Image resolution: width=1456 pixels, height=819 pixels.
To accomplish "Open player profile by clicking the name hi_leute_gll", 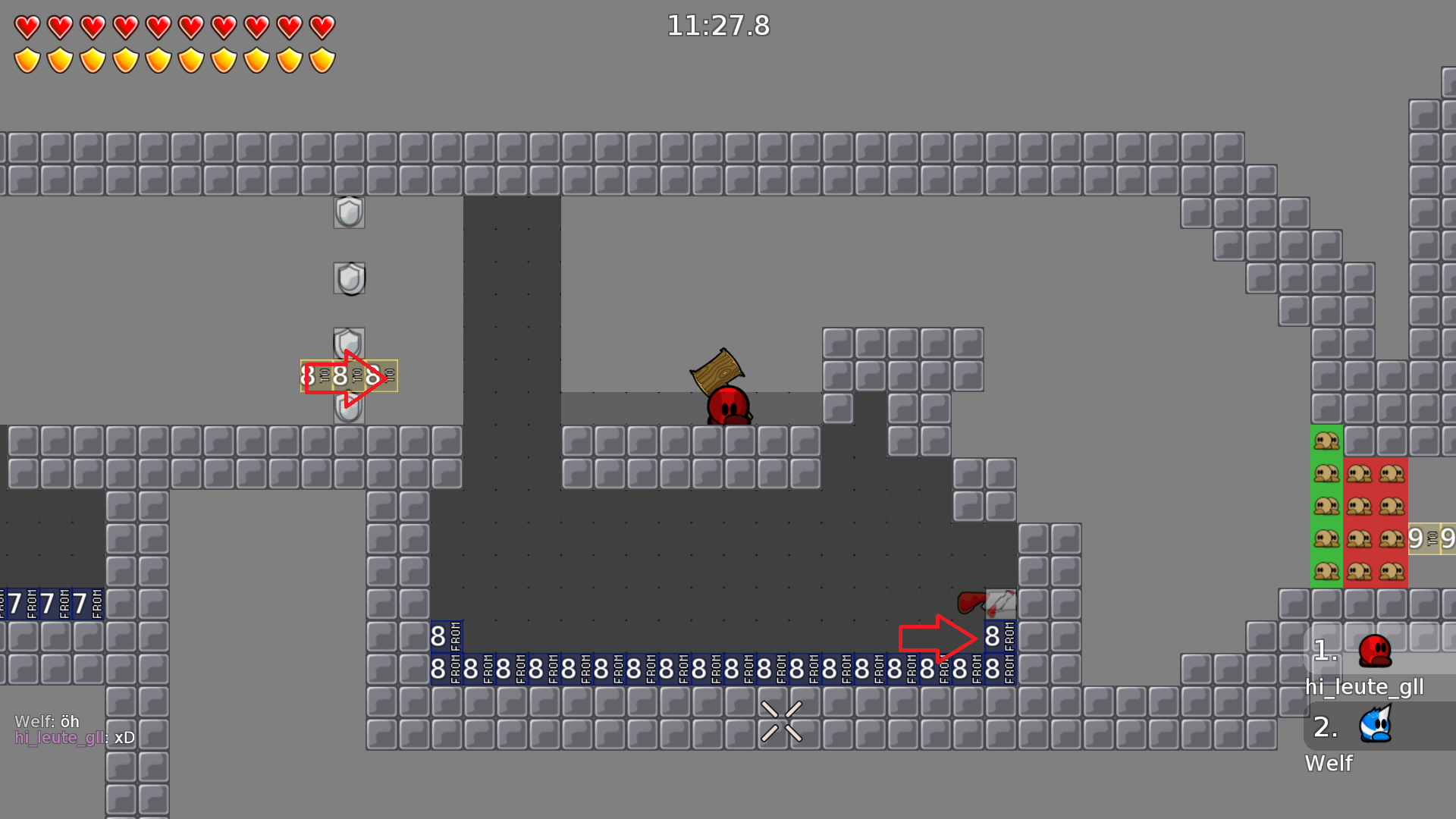I will pos(1365,687).
